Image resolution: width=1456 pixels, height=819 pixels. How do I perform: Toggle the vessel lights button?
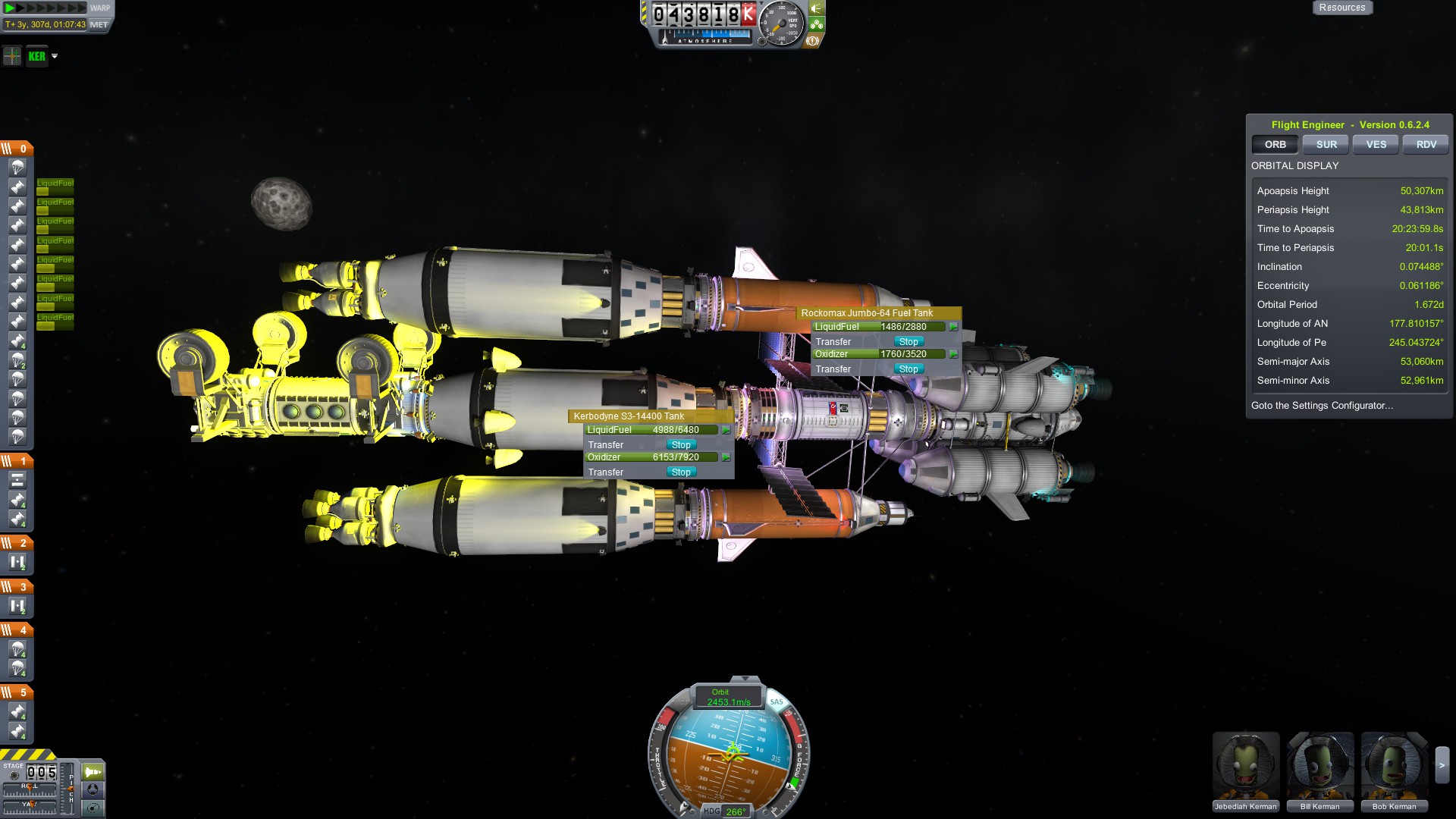816,8
